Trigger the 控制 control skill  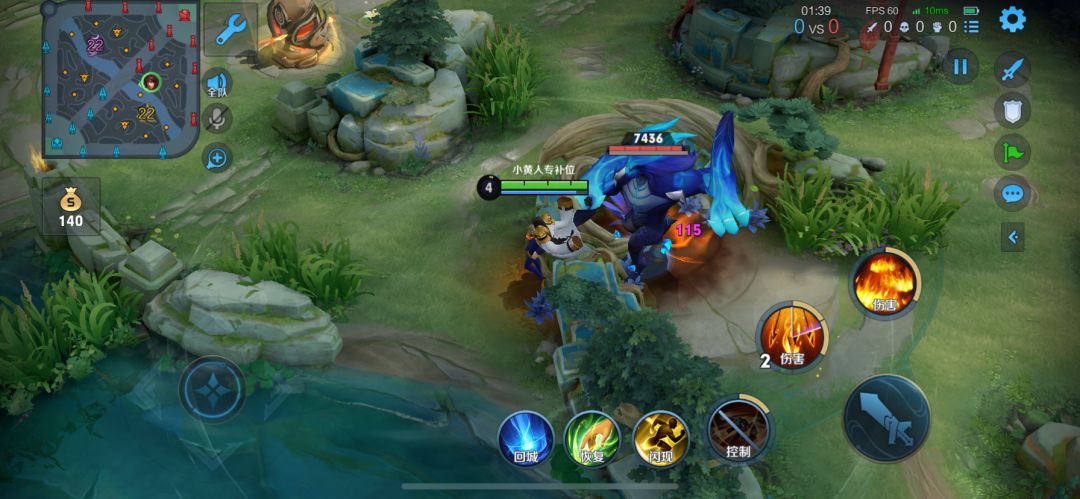pyautogui.click(x=739, y=430)
